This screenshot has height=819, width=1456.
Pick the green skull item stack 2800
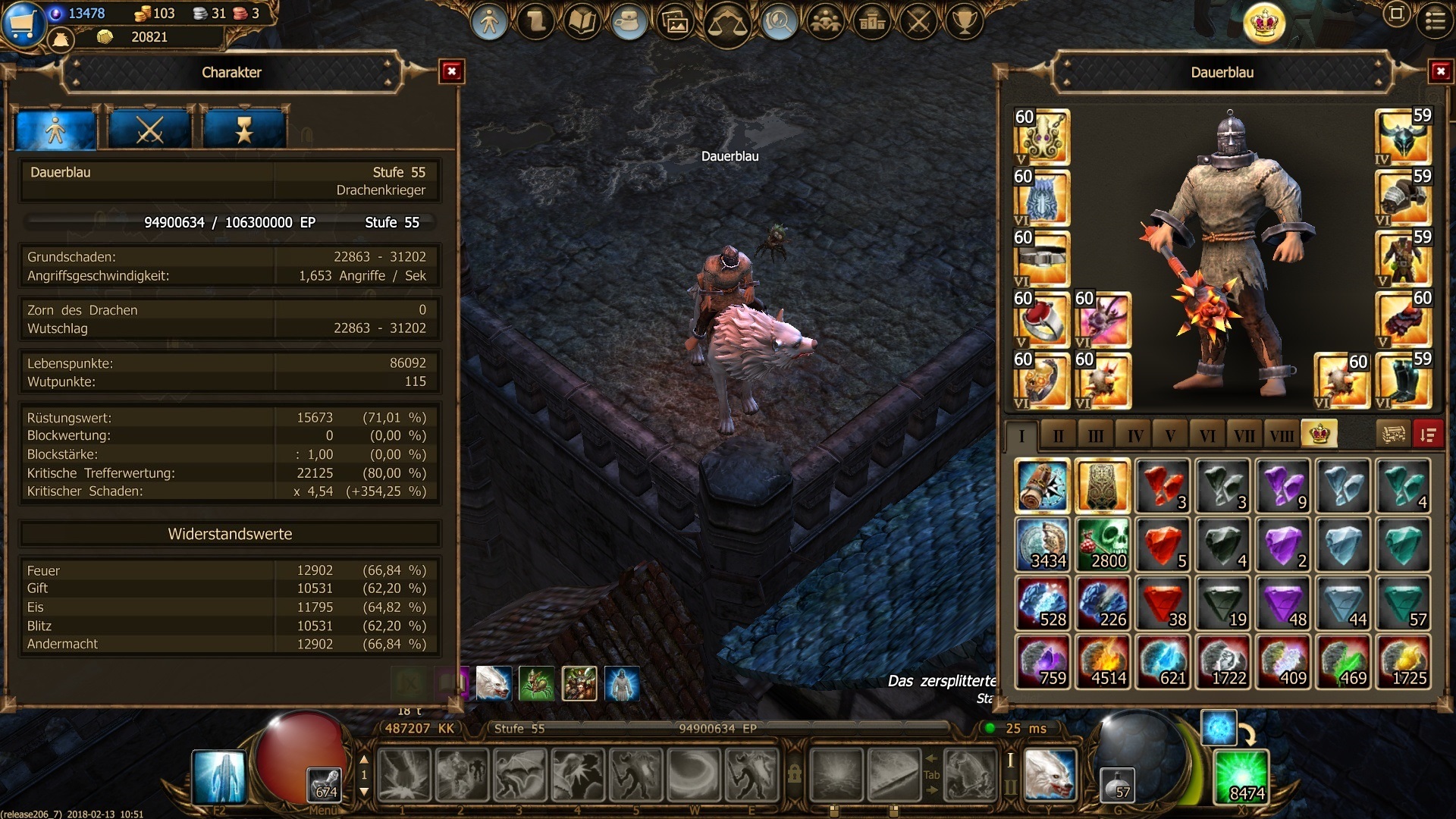click(x=1102, y=544)
